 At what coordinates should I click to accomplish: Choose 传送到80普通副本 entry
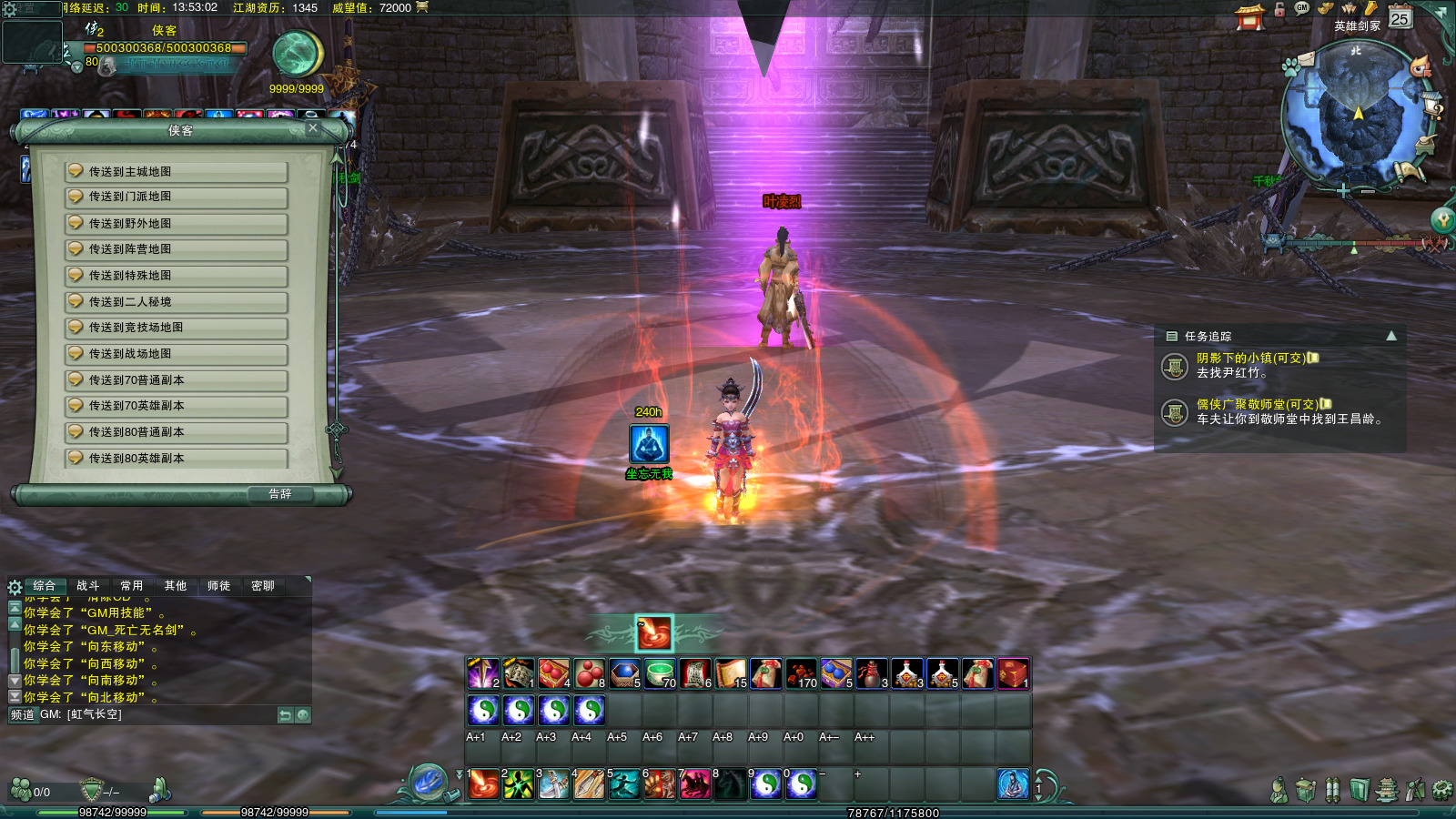177,432
